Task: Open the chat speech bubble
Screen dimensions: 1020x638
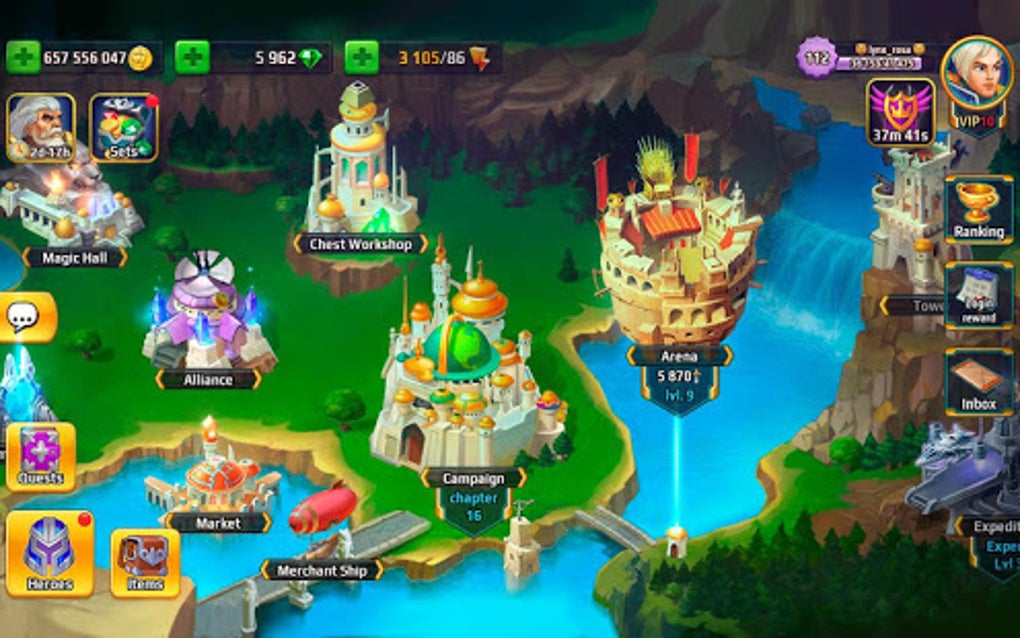Action: (24, 318)
